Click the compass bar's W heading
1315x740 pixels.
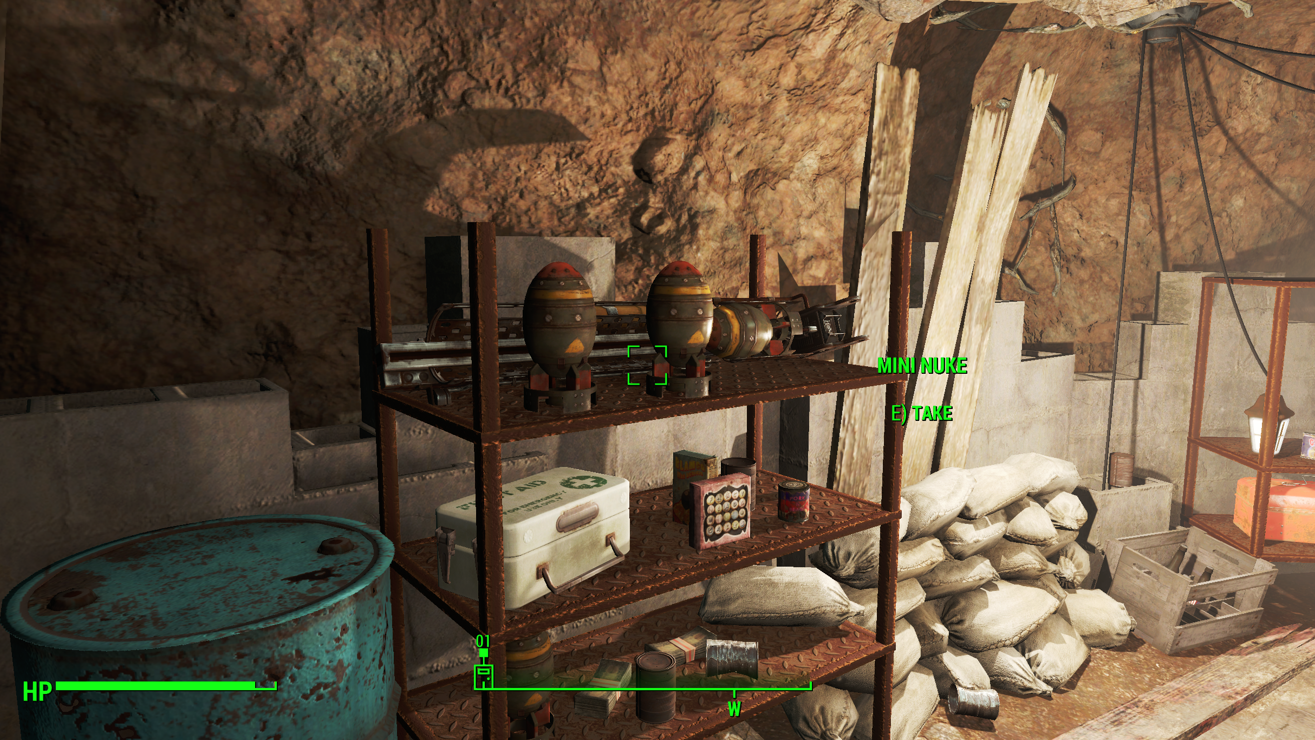click(734, 709)
